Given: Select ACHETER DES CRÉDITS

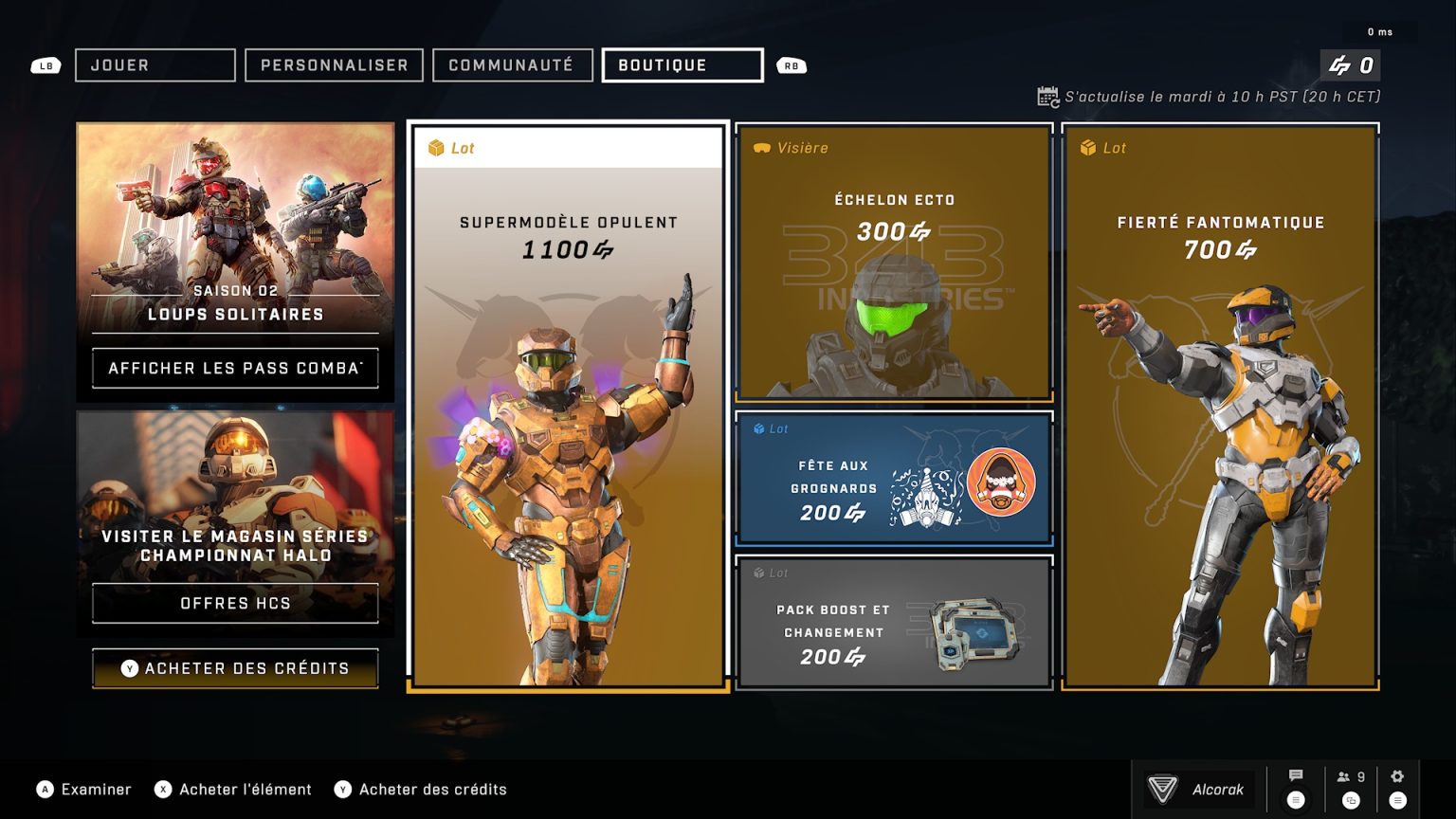Looking at the screenshot, I should tap(235, 668).
